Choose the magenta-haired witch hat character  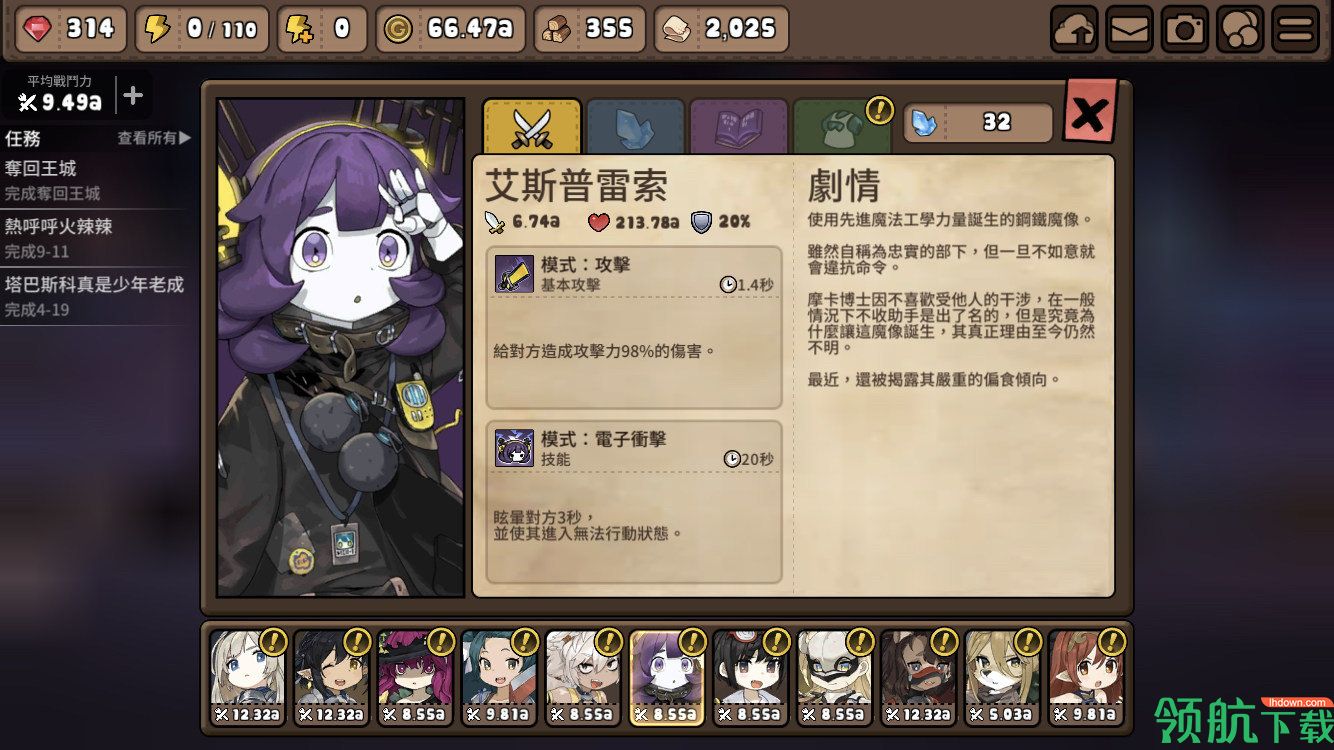tap(415, 677)
